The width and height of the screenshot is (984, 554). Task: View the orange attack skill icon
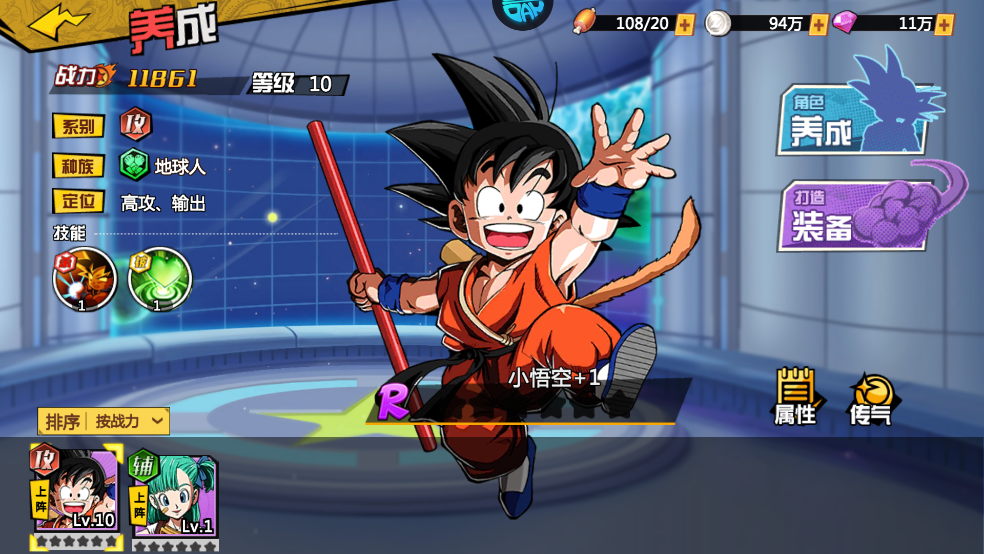(84, 278)
